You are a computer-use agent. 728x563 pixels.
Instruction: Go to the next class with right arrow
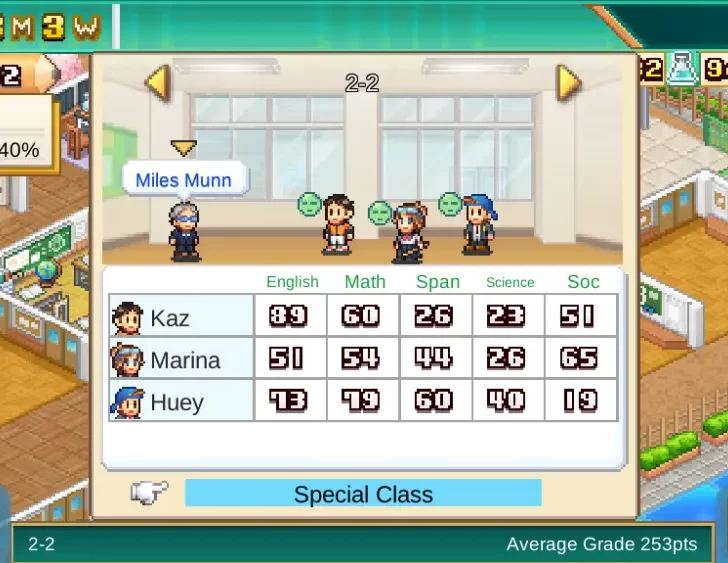(568, 83)
